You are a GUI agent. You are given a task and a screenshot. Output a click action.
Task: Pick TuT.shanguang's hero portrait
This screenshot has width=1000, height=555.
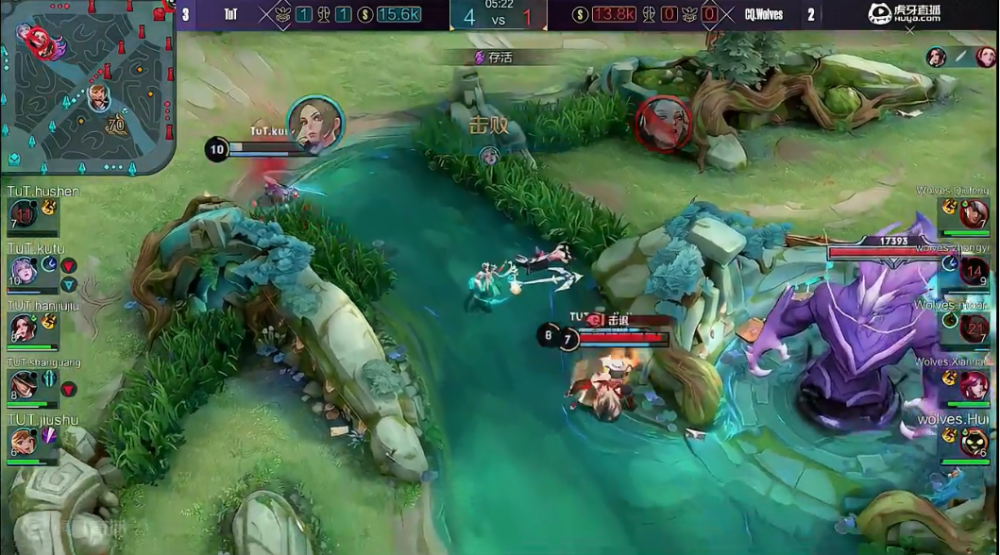click(23, 384)
